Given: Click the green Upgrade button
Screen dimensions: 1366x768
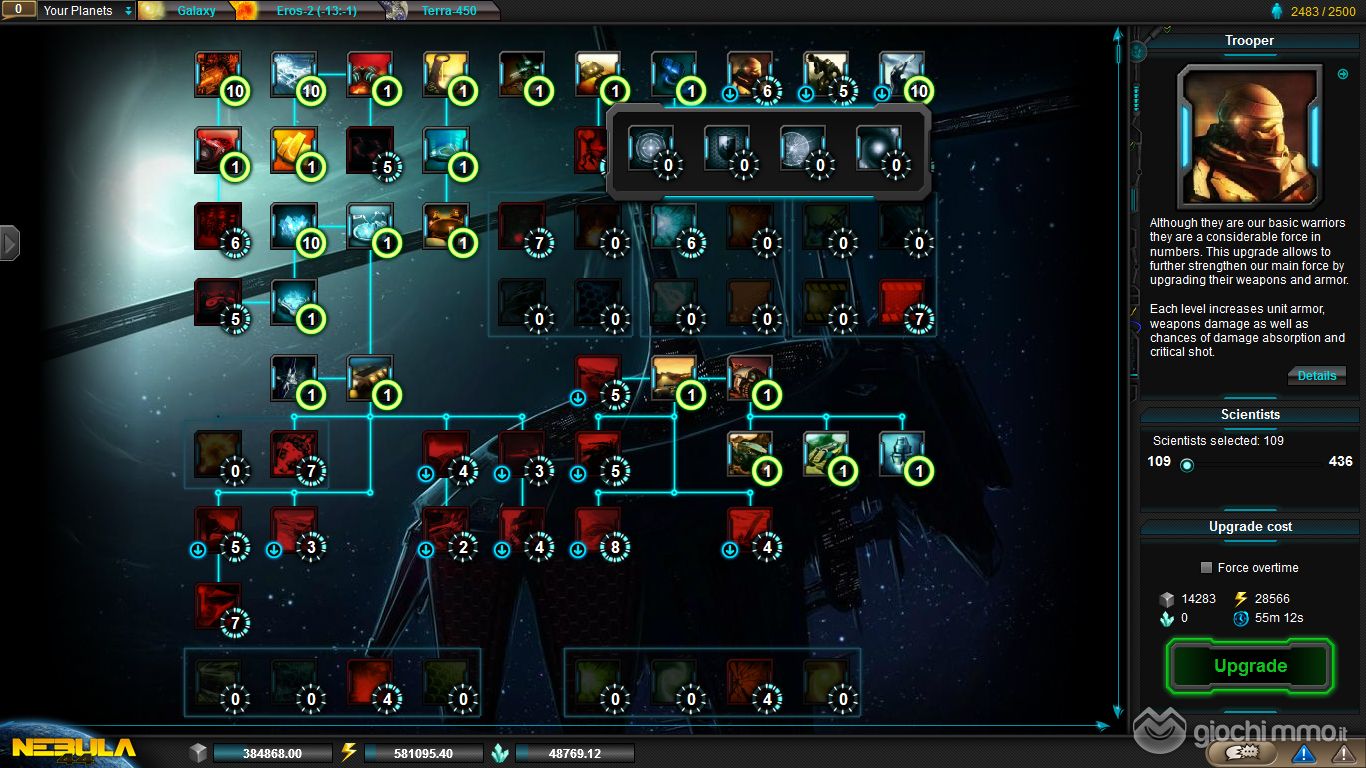Looking at the screenshot, I should coord(1250,666).
